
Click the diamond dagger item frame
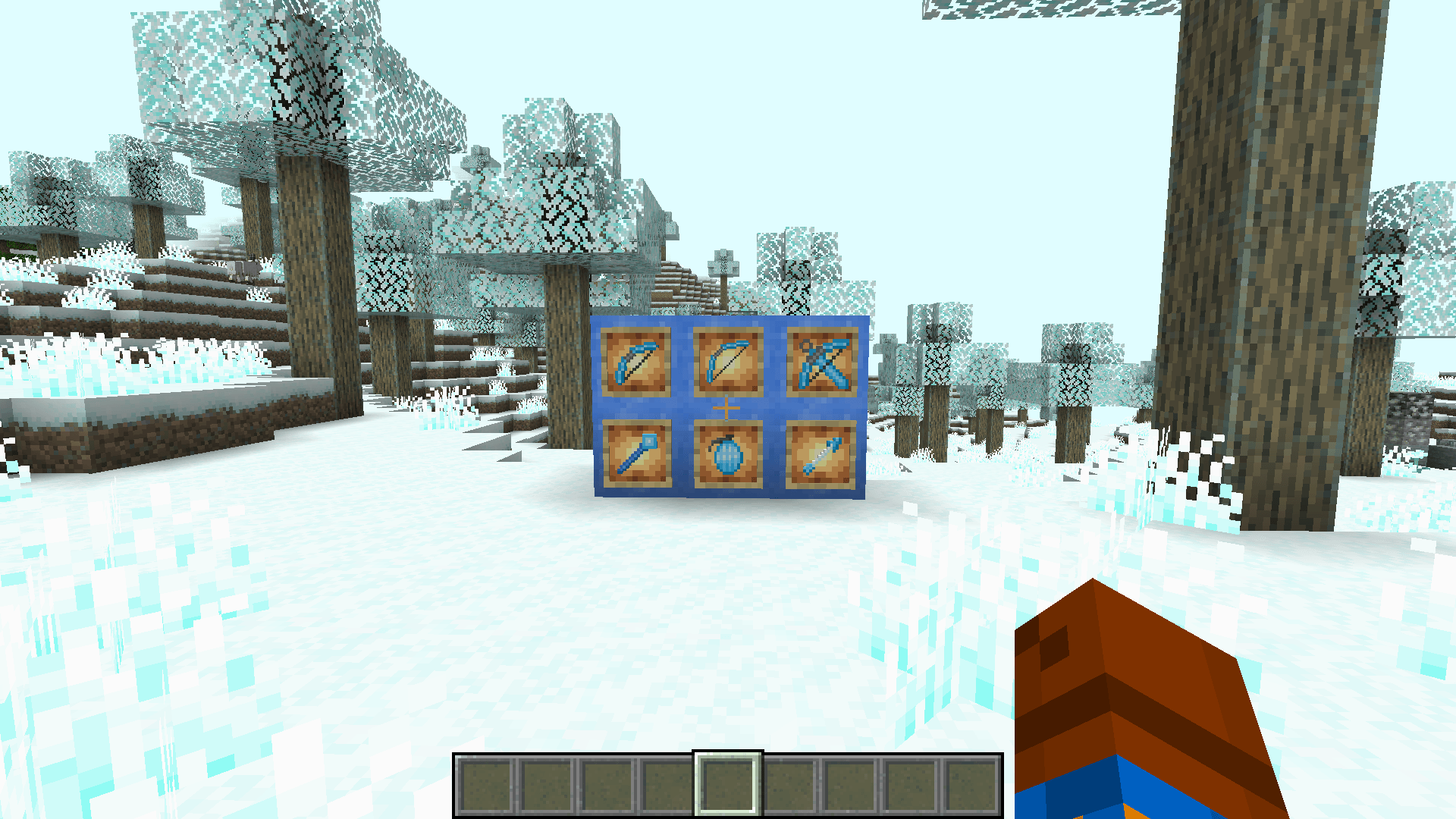click(823, 456)
